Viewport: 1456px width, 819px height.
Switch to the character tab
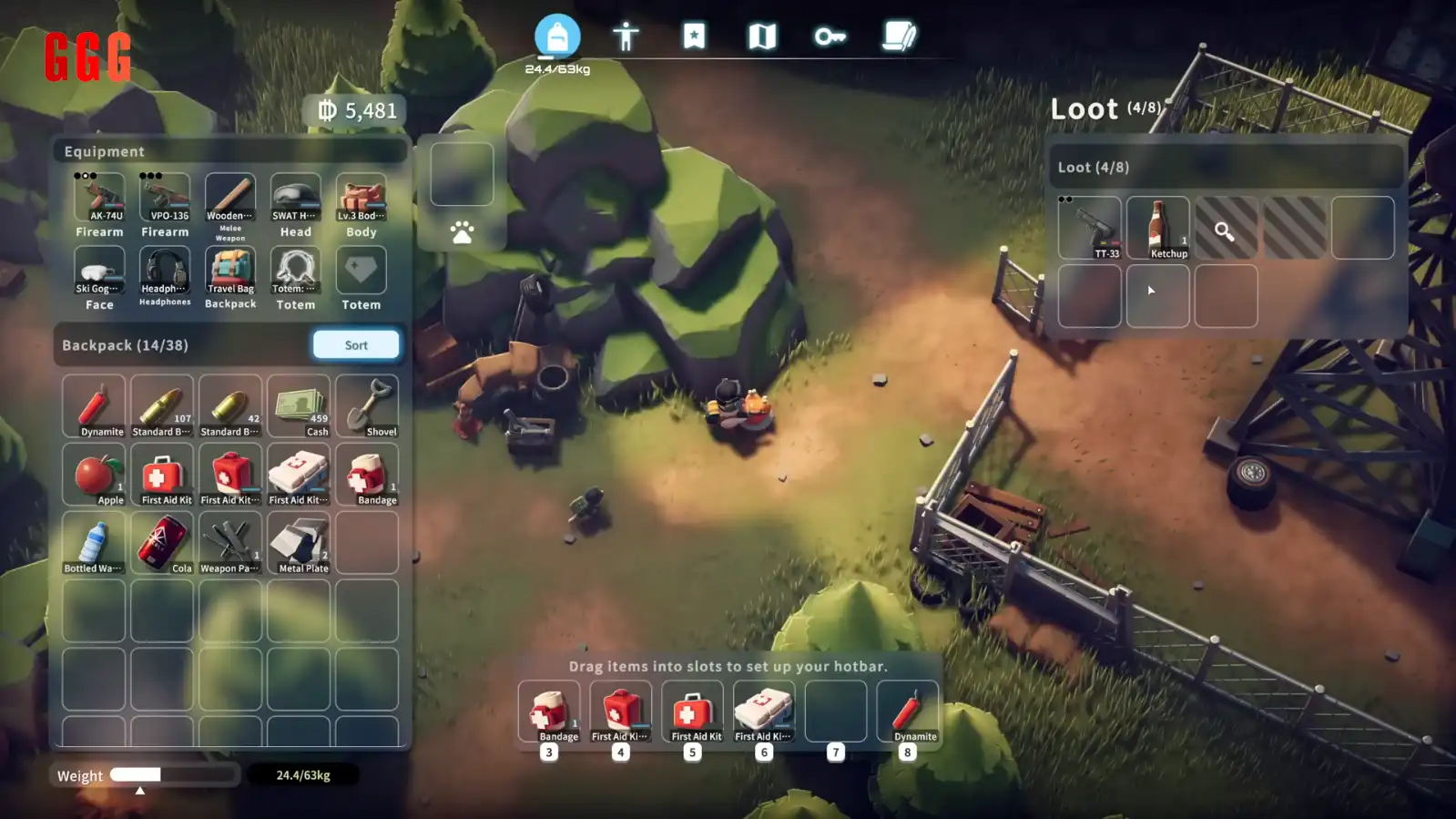[x=626, y=36]
